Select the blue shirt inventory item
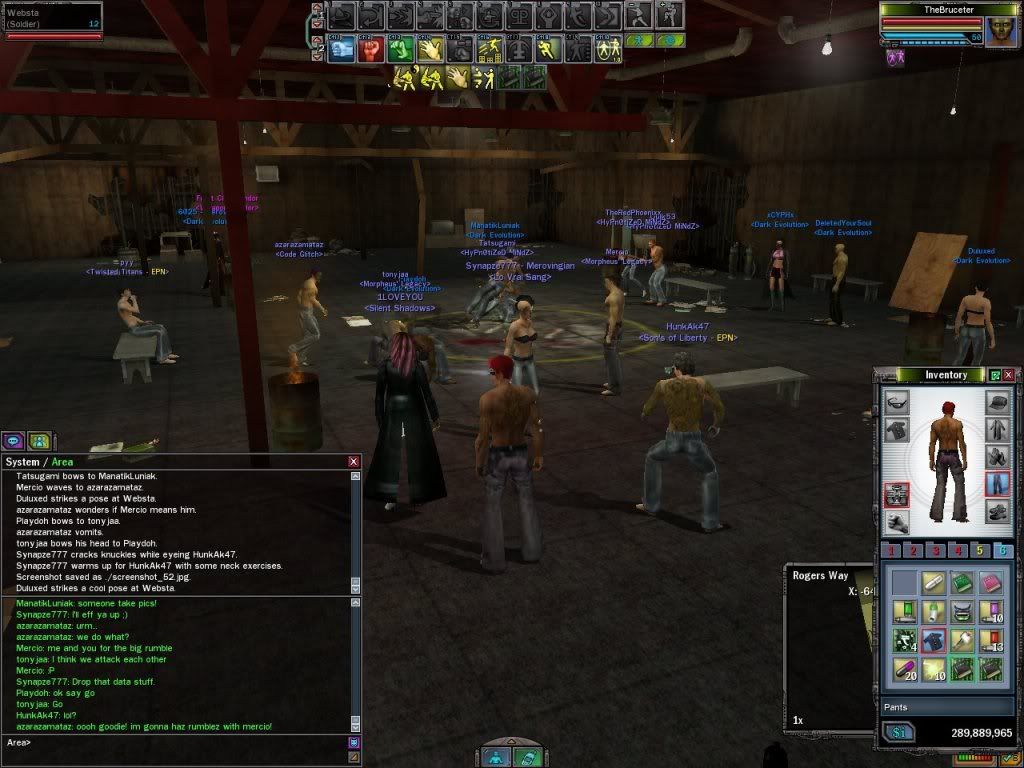 [933, 639]
